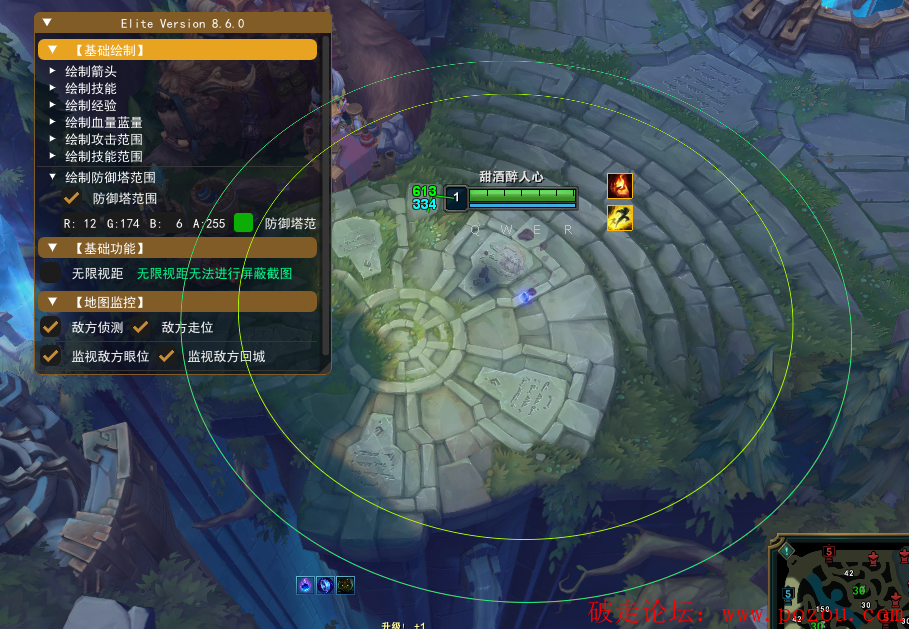The height and width of the screenshot is (629, 909).
Task: Expand the 绘制攻击范围 entry
Action: 53,139
